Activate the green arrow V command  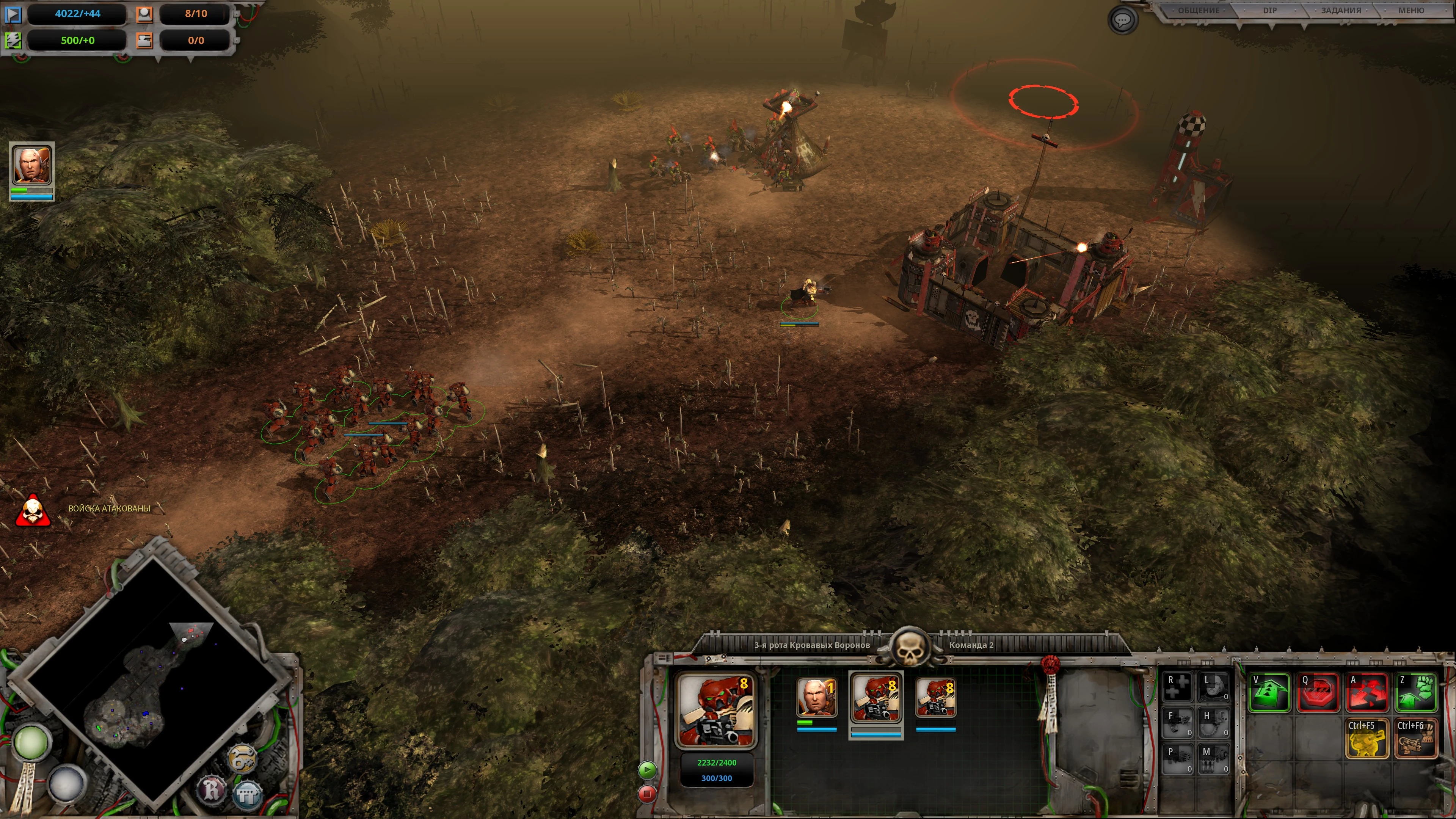(1269, 693)
